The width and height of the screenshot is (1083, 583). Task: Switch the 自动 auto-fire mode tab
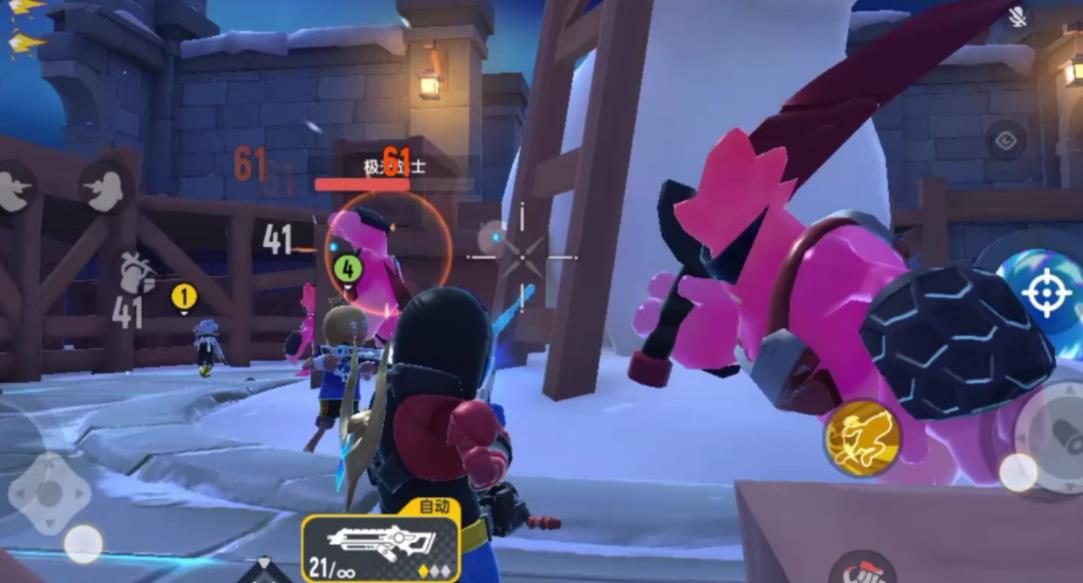pyautogui.click(x=434, y=507)
